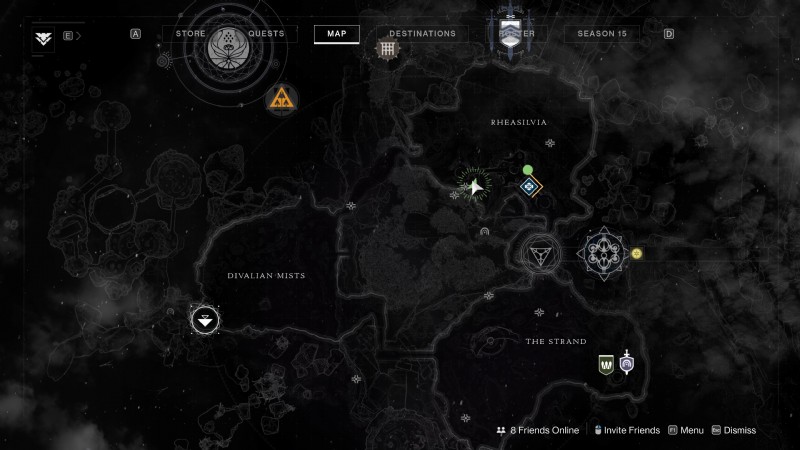Select the purple sword-topped icon in The Strand
800x450 pixels.
627,363
